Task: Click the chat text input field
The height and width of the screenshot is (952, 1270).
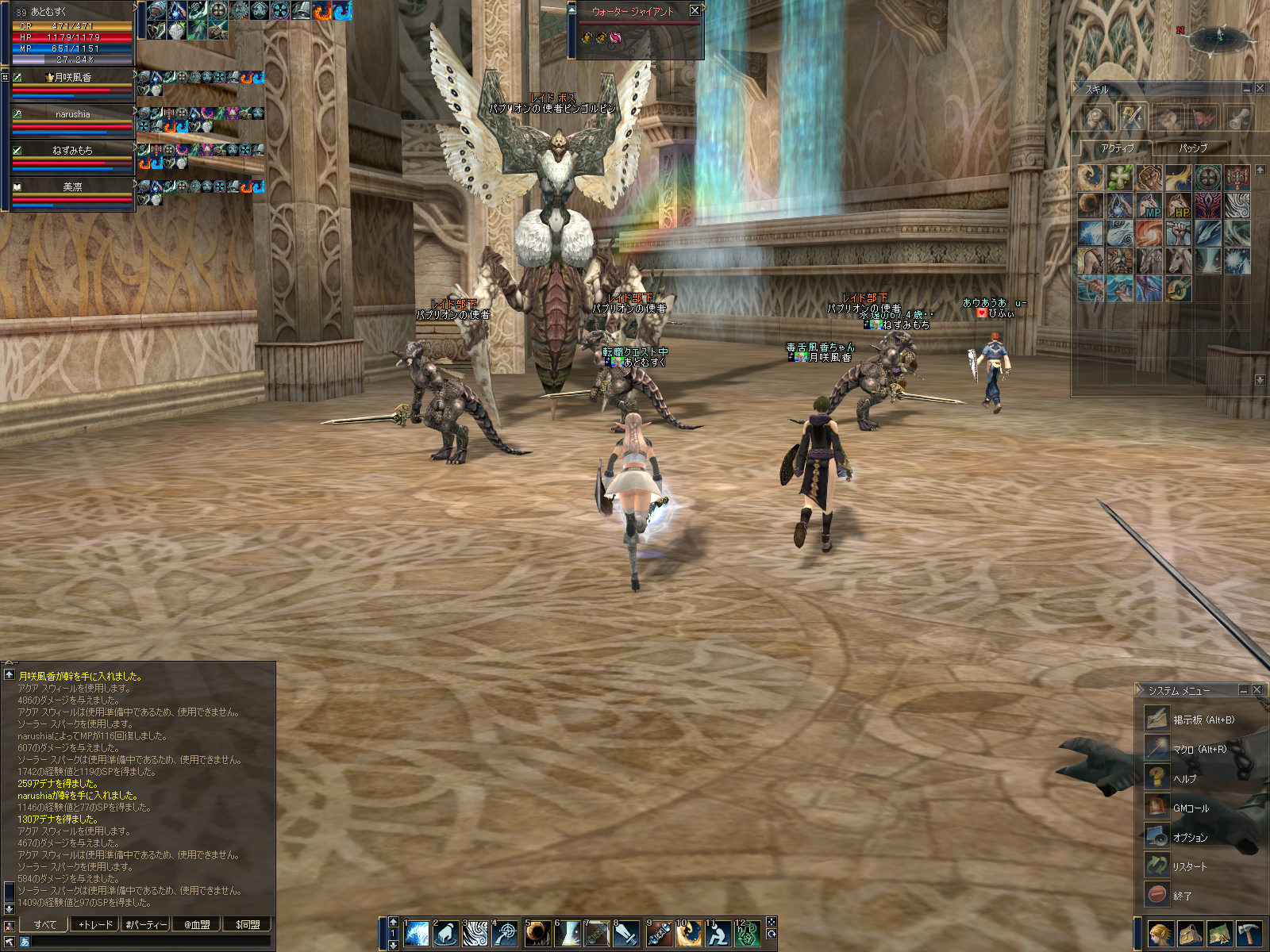Action: (151, 942)
